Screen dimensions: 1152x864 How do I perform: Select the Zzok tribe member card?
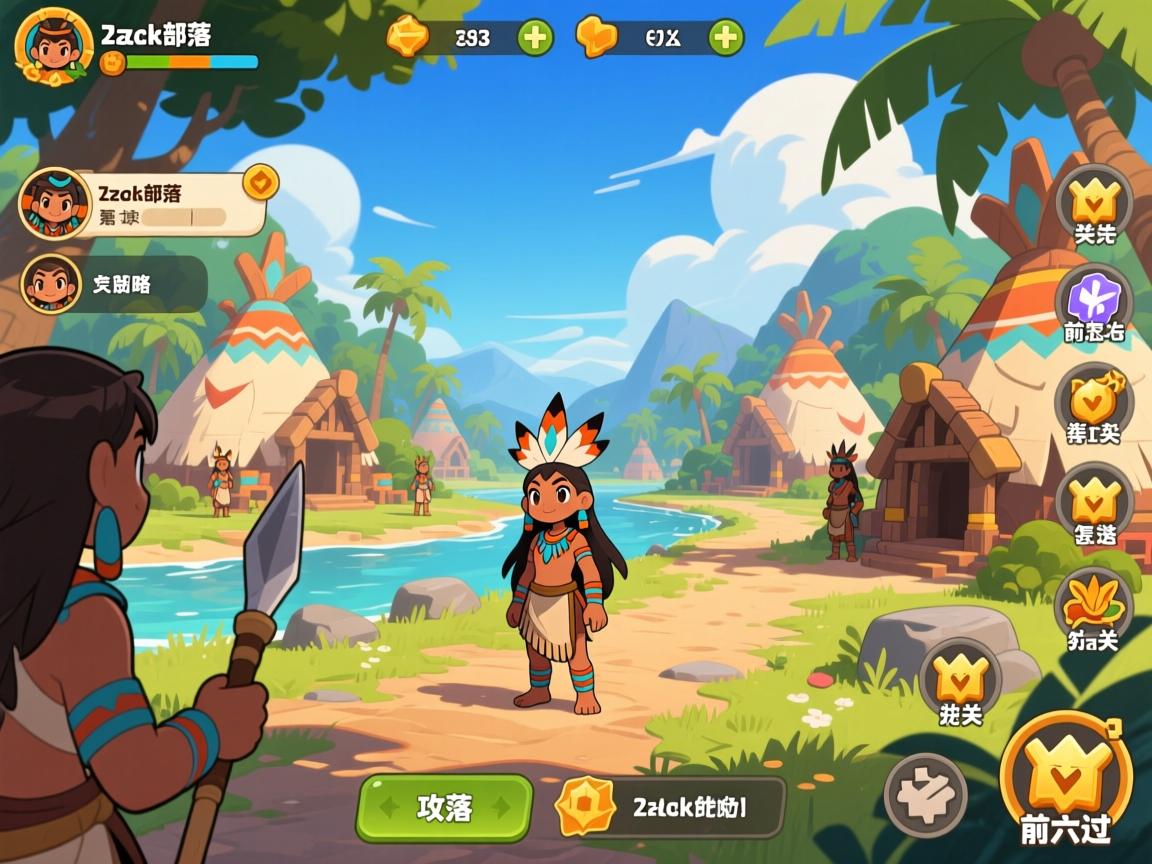click(144, 203)
